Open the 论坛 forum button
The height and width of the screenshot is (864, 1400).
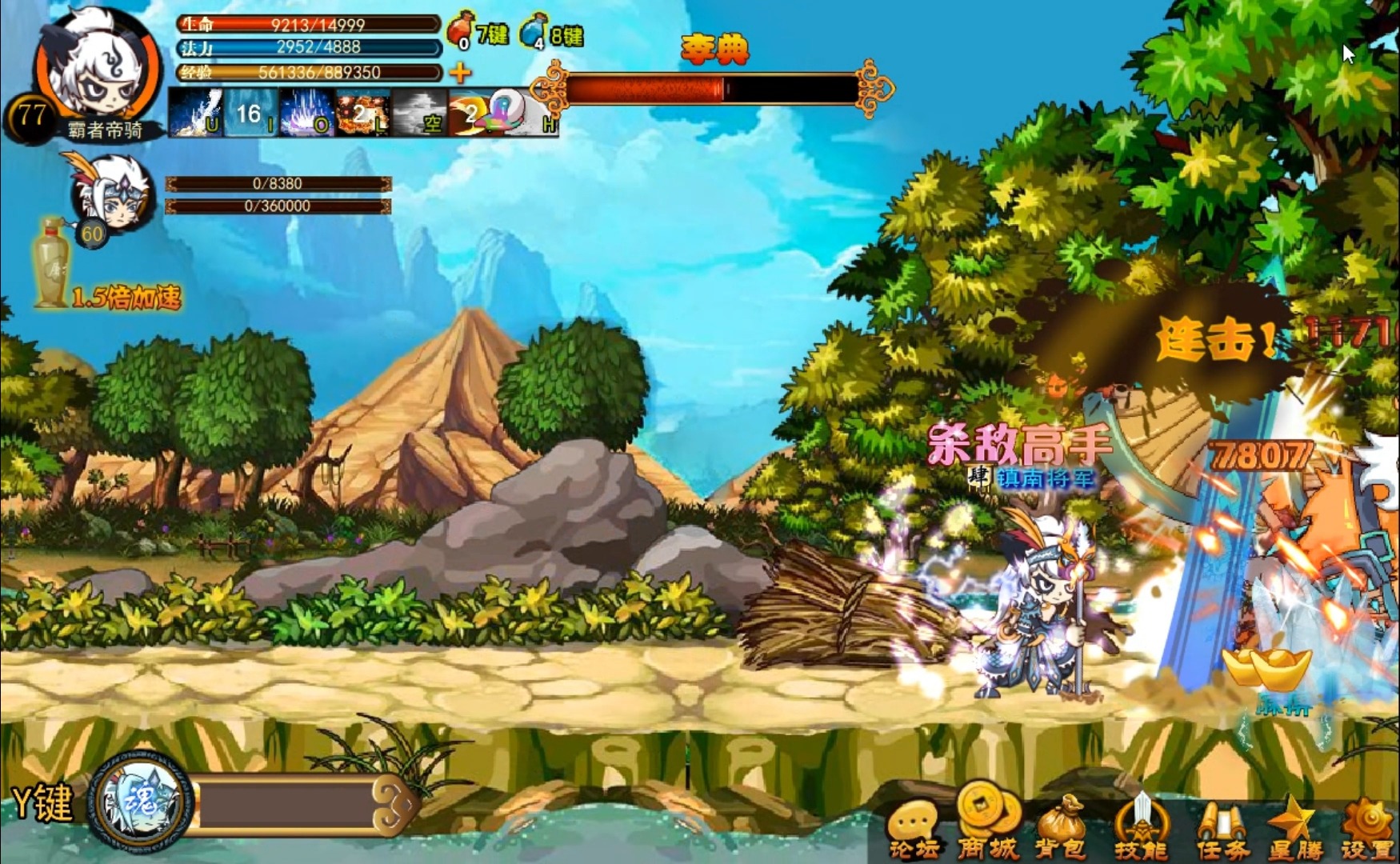(x=914, y=830)
